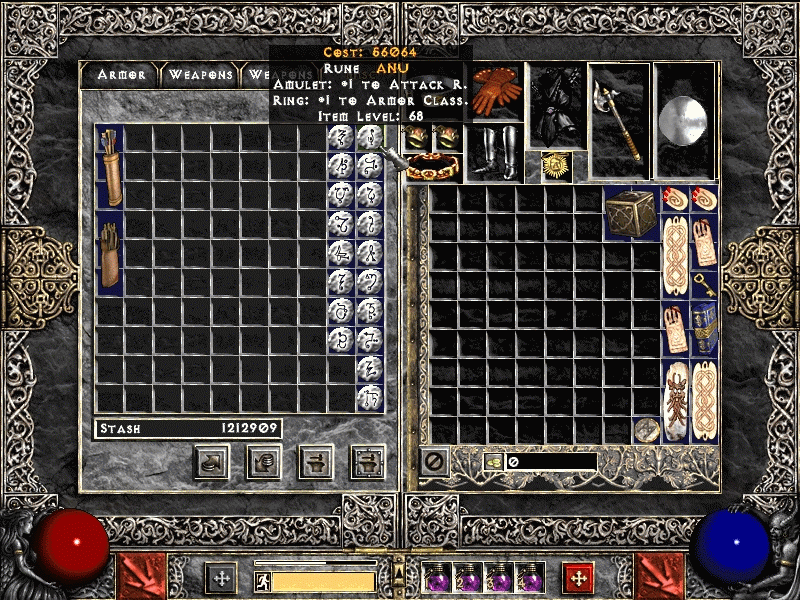Image resolution: width=800 pixels, height=600 pixels.
Task: Select the equipped metal boots
Action: click(496, 151)
